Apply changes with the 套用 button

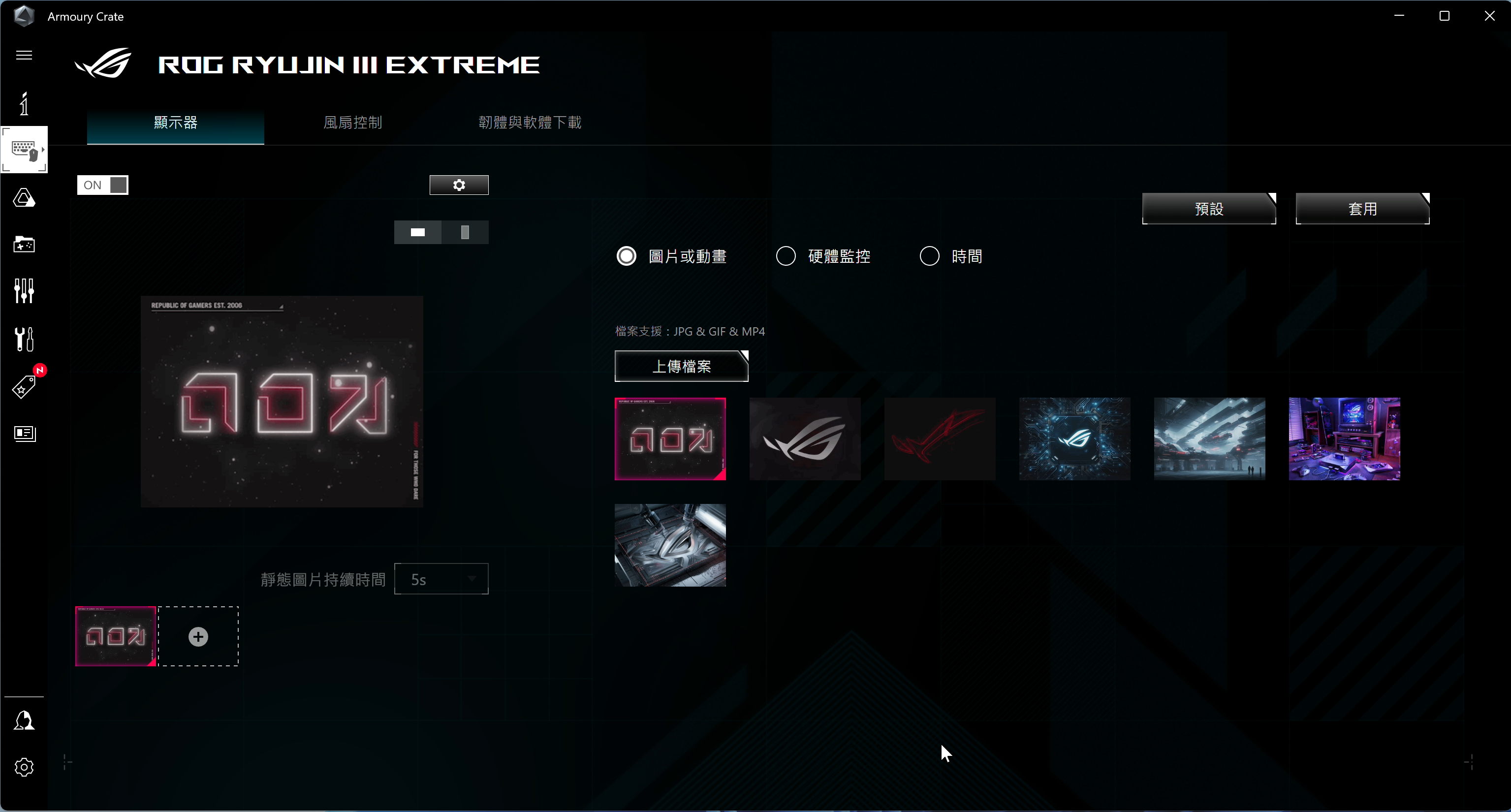click(1362, 208)
